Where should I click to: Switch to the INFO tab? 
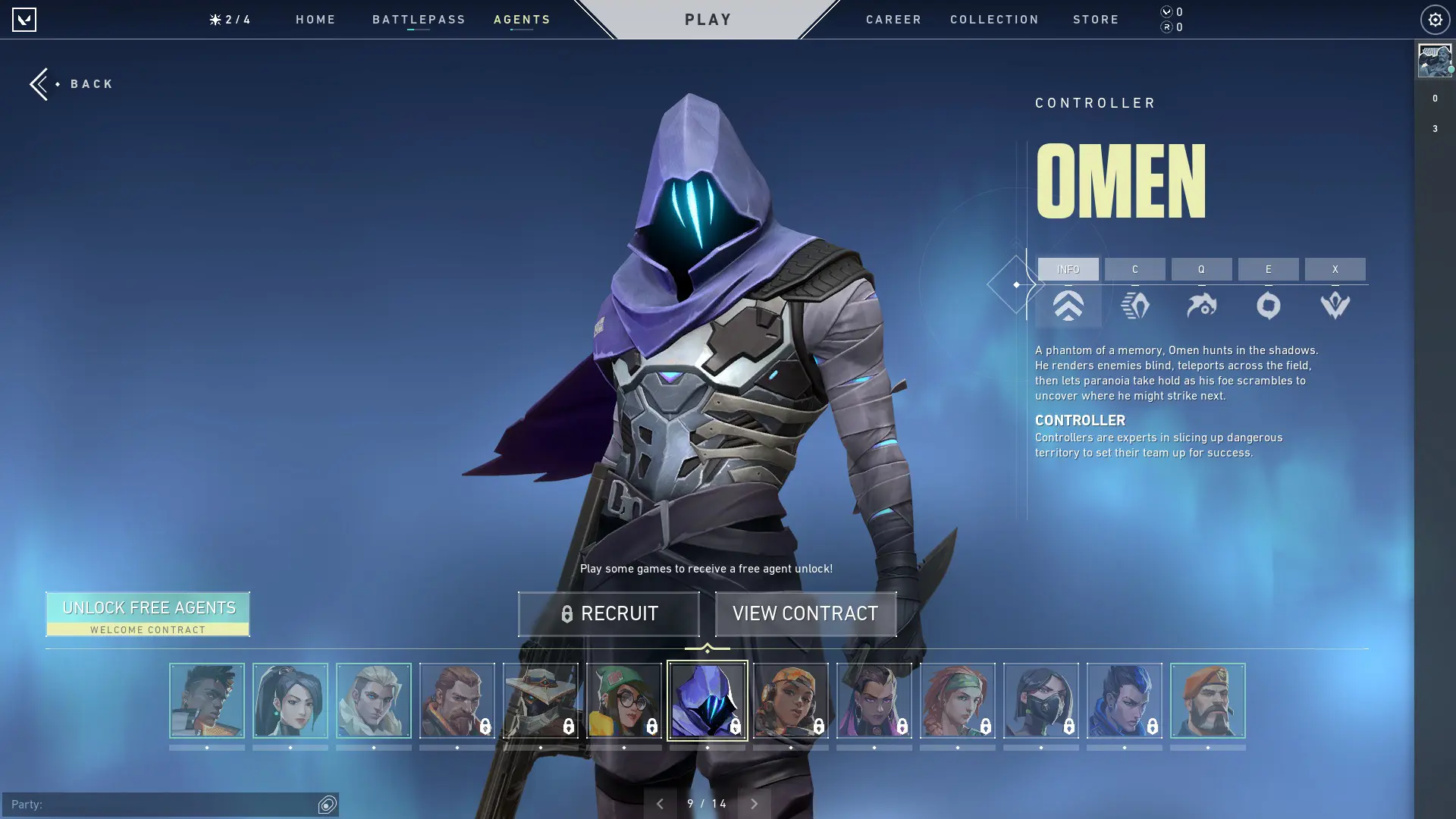pyautogui.click(x=1068, y=269)
